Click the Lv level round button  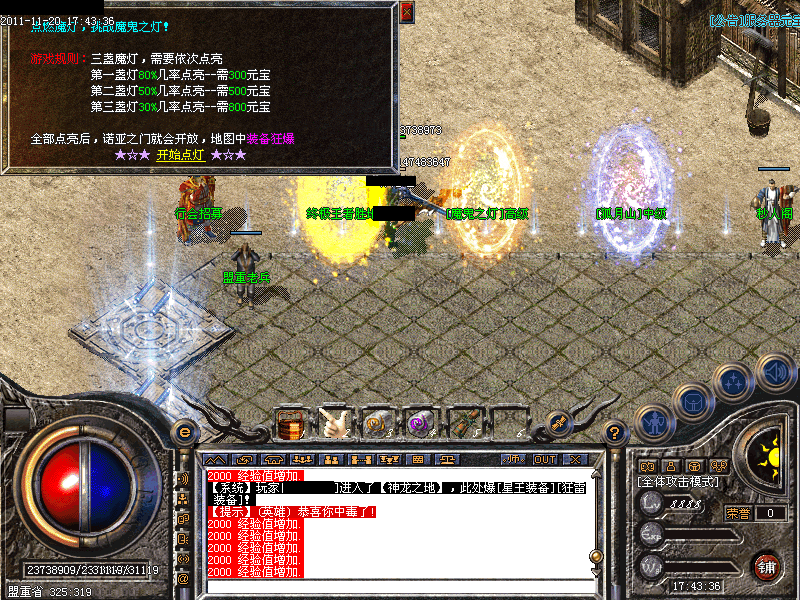coord(651,504)
